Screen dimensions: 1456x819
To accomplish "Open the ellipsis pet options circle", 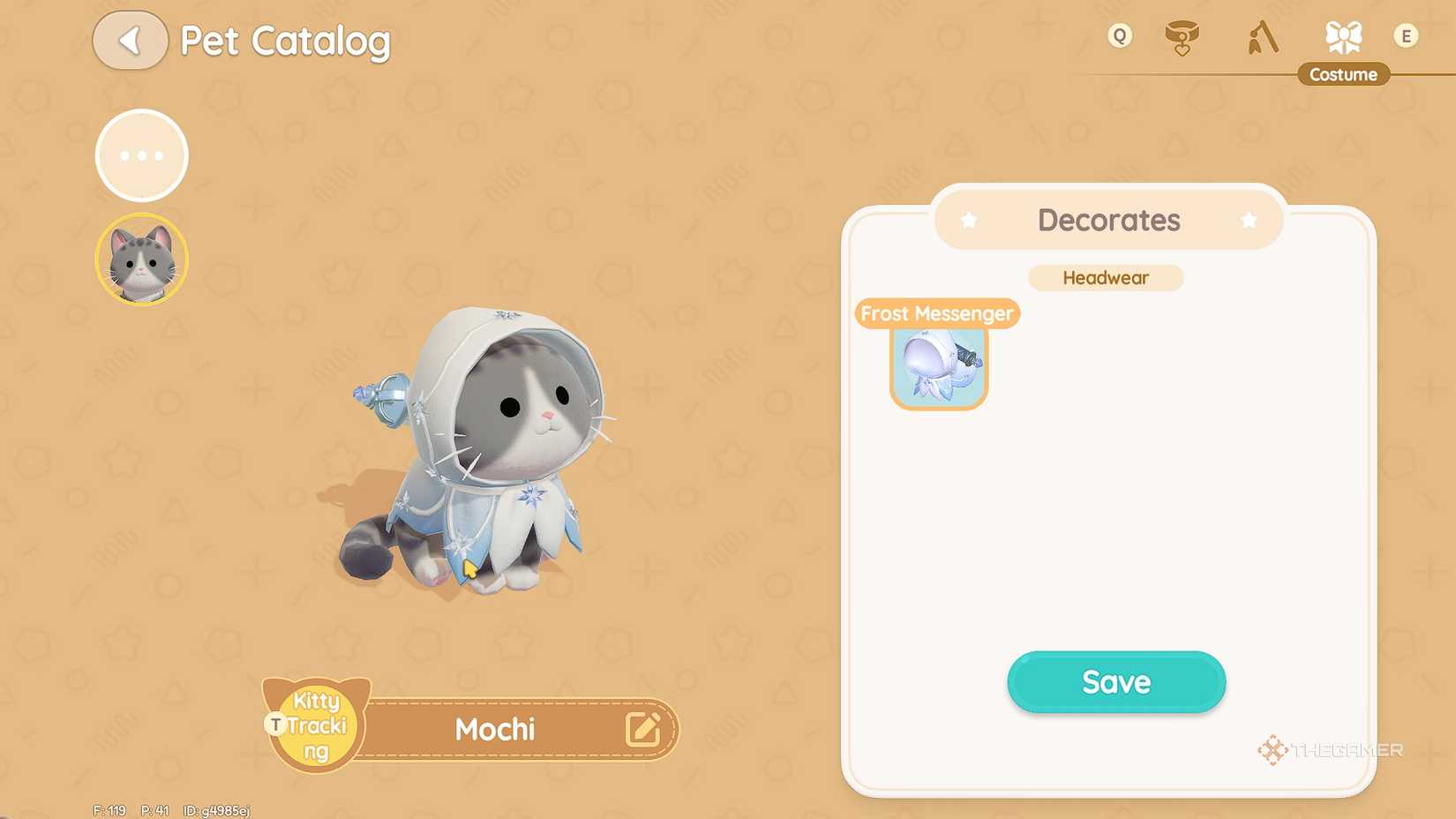I will pos(141,154).
